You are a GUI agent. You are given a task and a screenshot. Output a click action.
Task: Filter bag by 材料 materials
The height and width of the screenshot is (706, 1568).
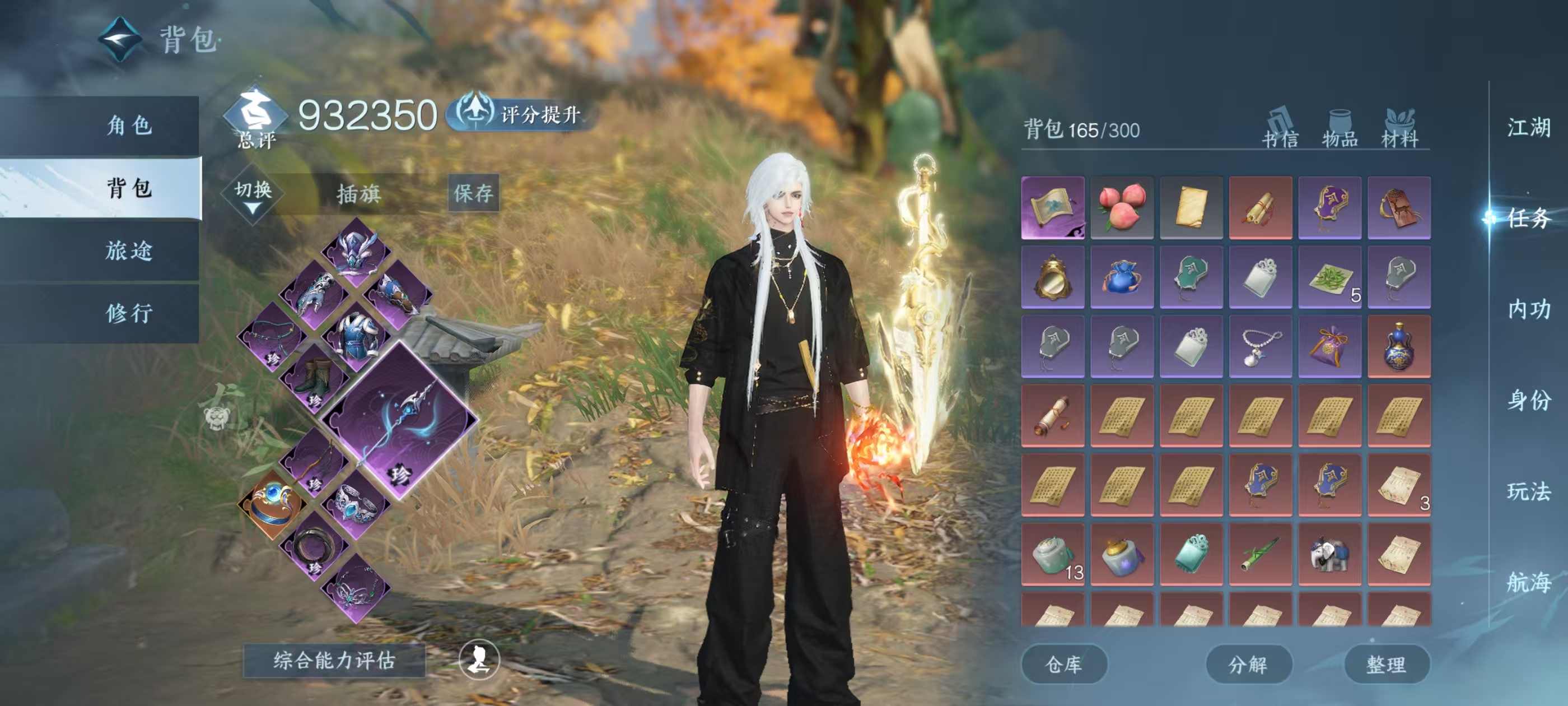[x=1400, y=129]
